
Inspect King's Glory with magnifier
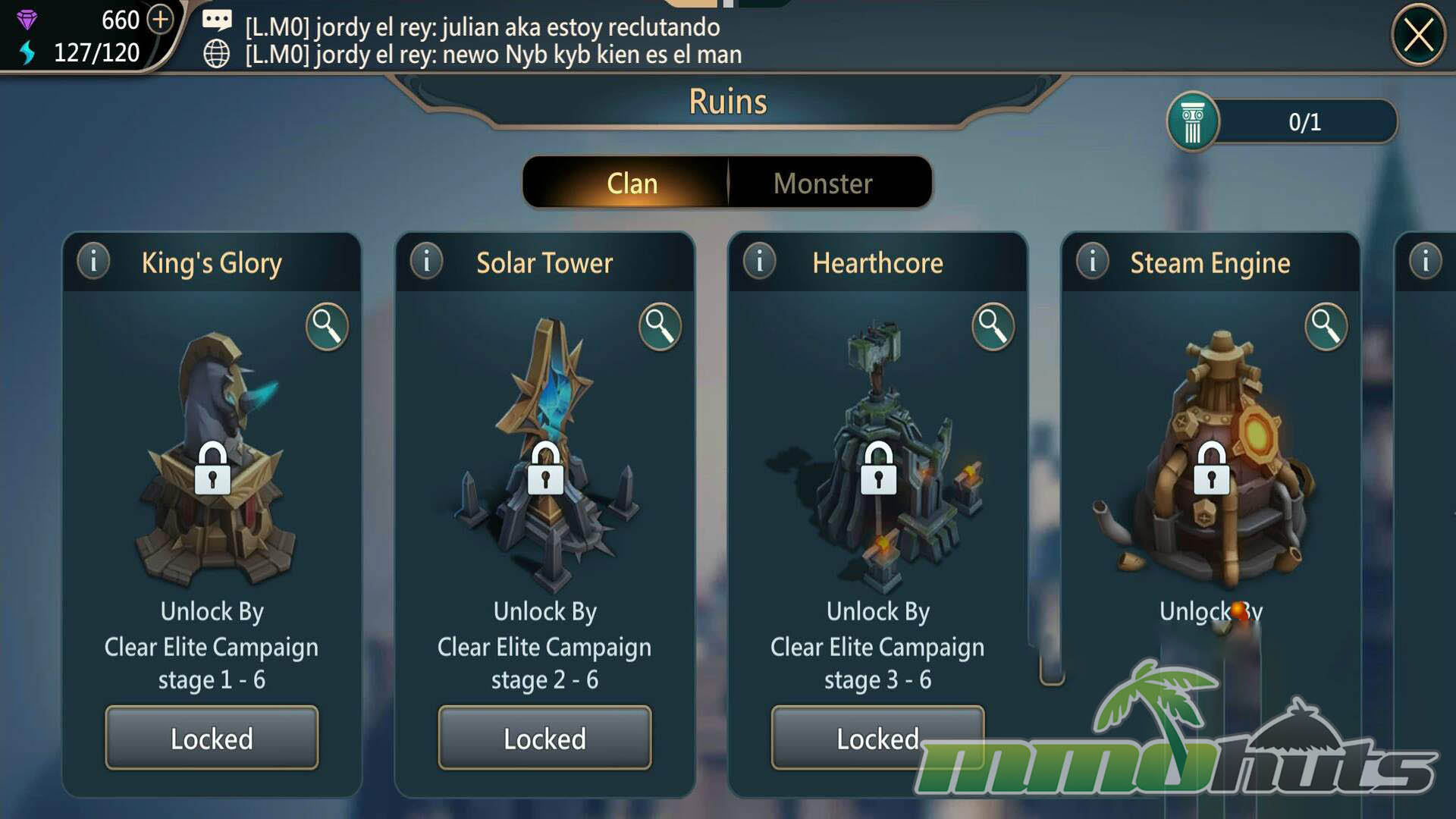pos(327,327)
